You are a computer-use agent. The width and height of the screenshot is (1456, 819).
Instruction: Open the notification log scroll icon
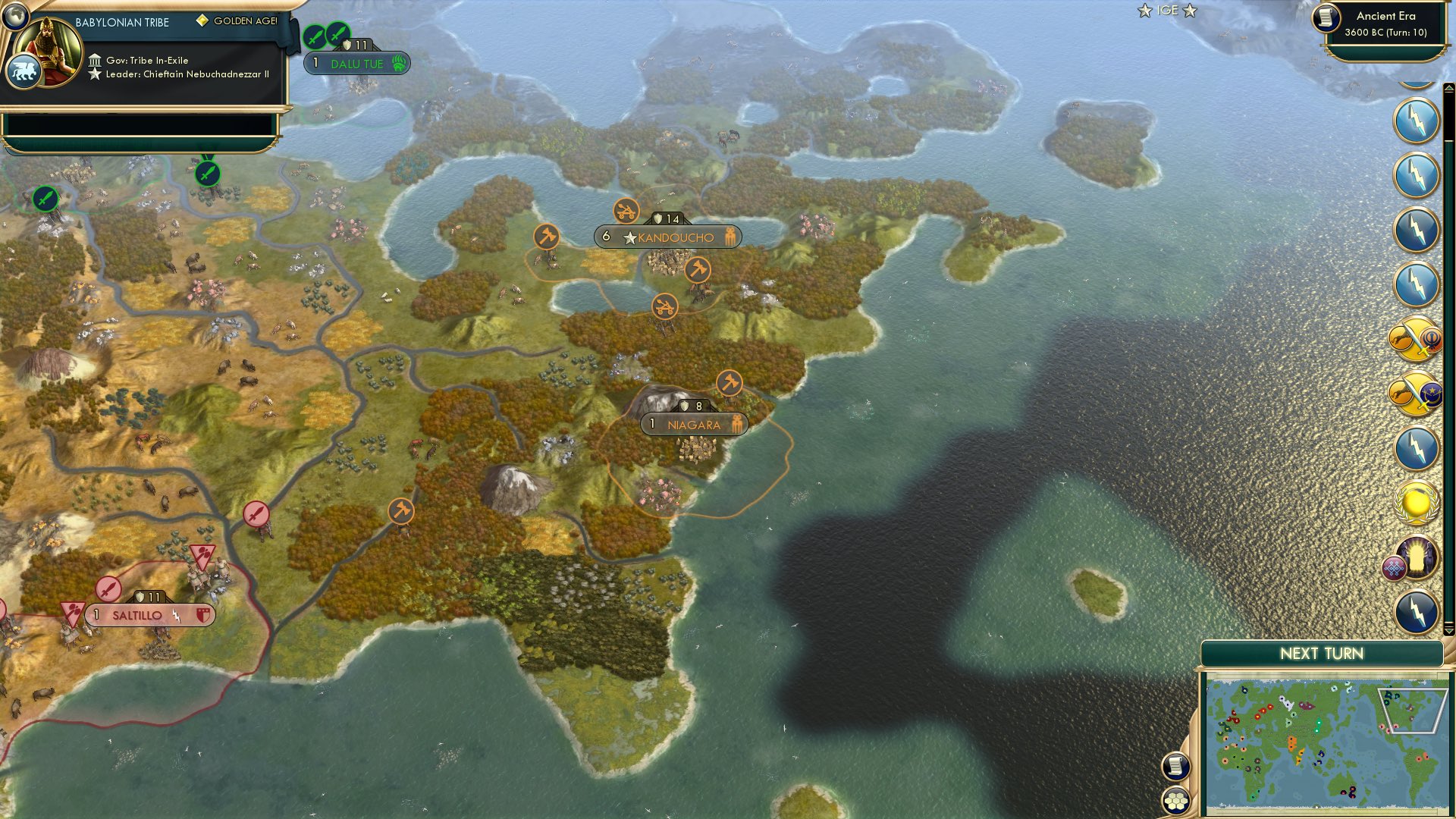pyautogui.click(x=1176, y=765)
